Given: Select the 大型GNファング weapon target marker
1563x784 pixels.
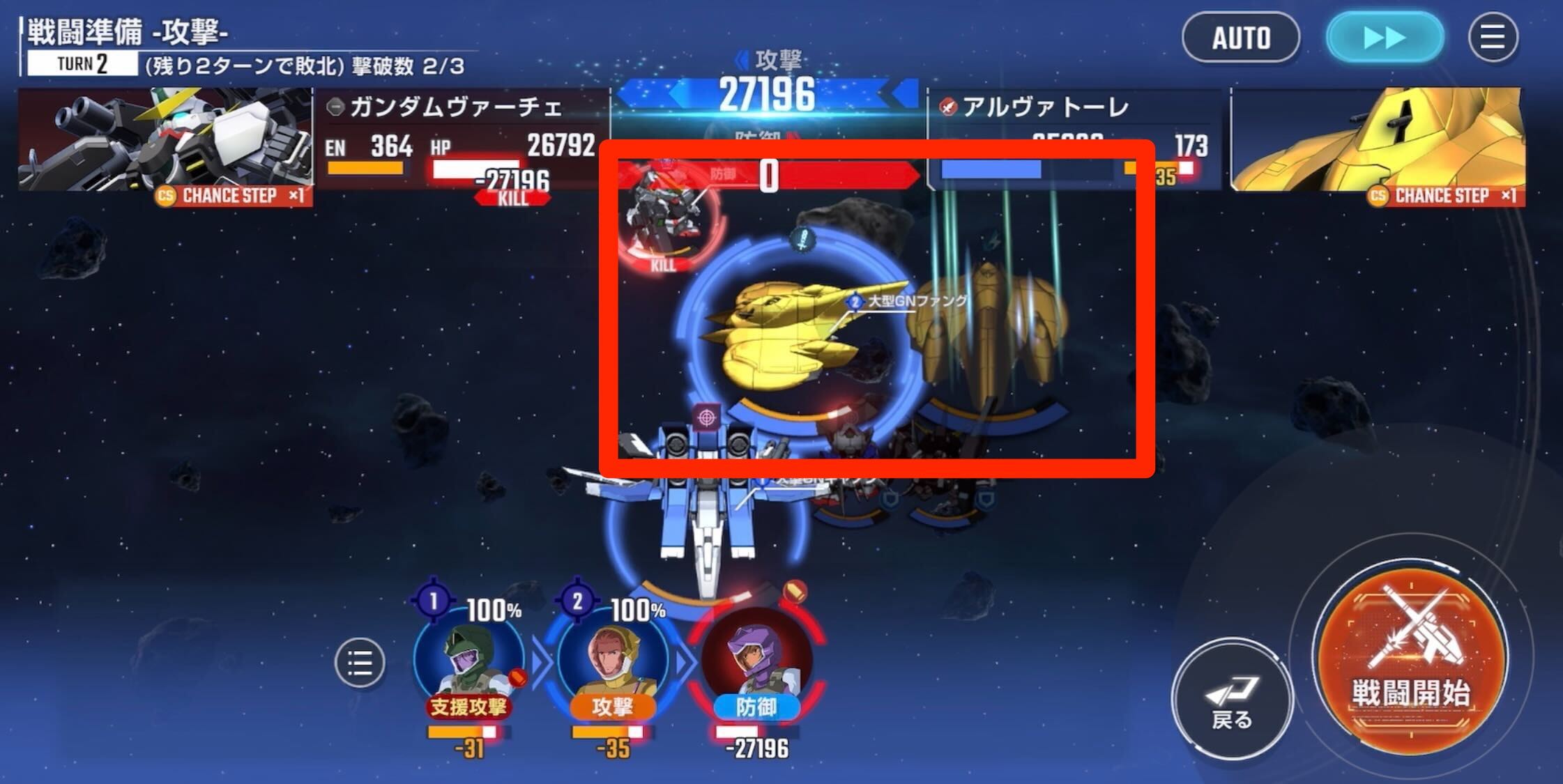Looking at the screenshot, I should [x=855, y=302].
